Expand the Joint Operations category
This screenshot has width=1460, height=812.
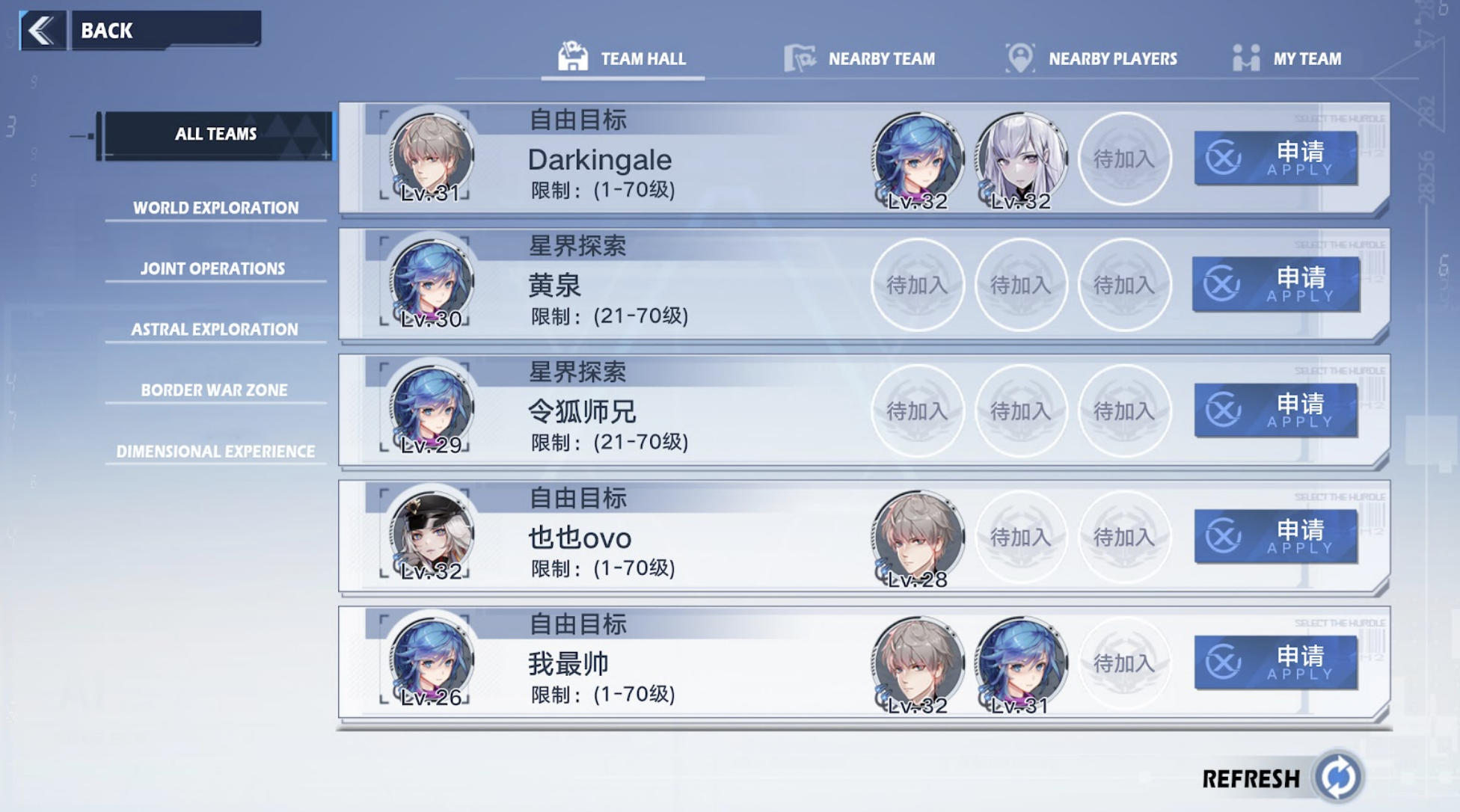(215, 268)
